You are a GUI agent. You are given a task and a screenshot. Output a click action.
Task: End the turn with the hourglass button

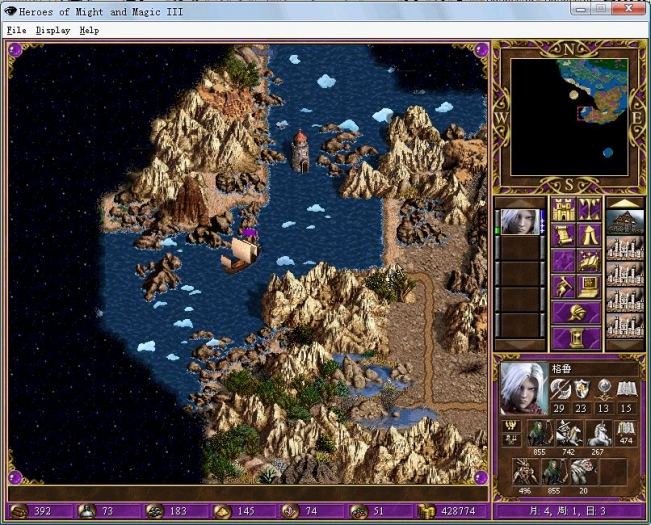[x=576, y=338]
